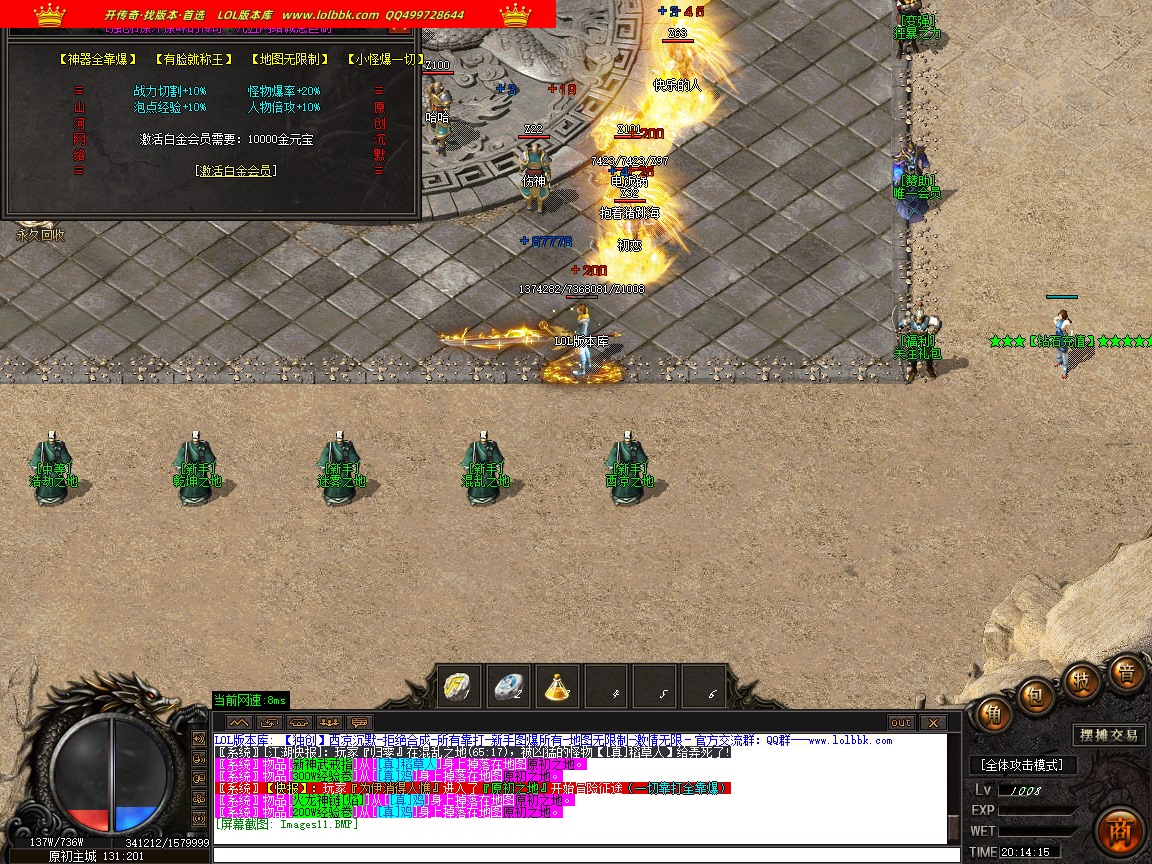The height and width of the screenshot is (864, 1152).
Task: Open the shop with the round 商 button
Action: [x=1119, y=831]
